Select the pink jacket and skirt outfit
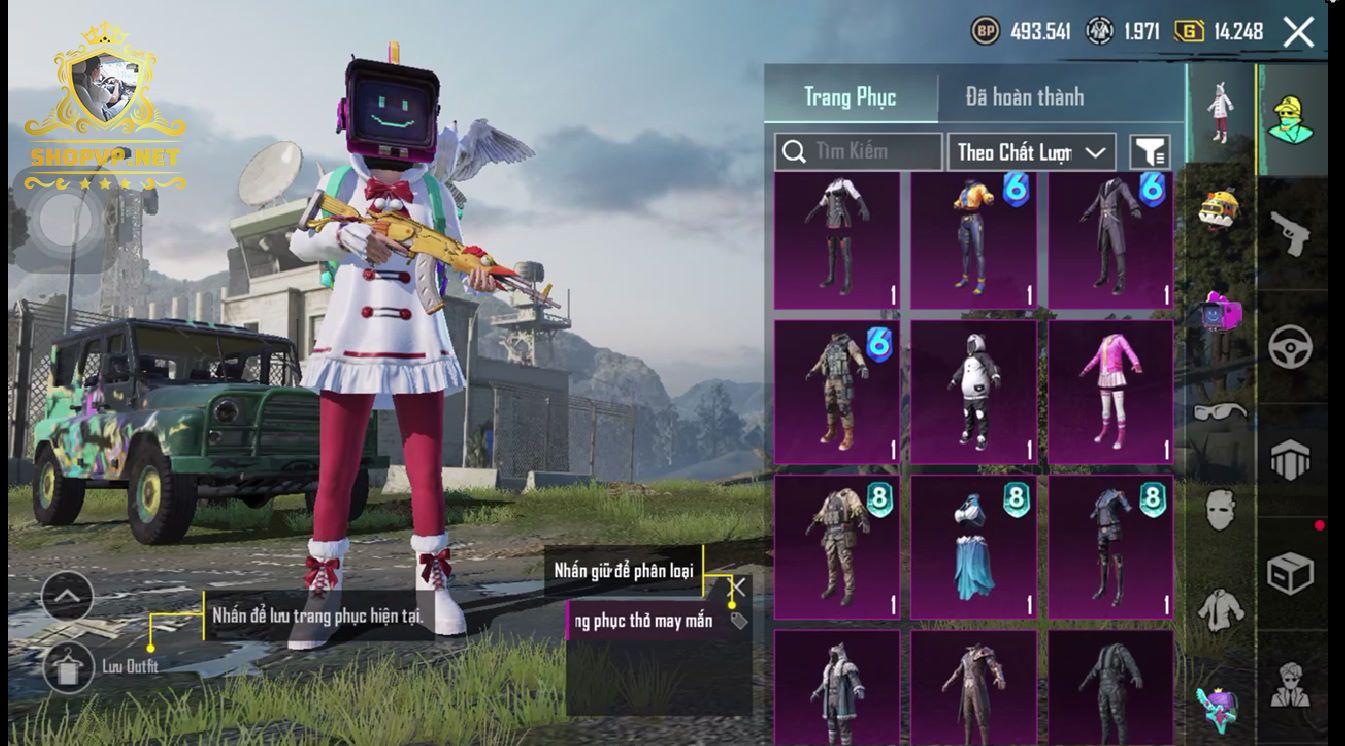1345x746 pixels. [x=1110, y=391]
